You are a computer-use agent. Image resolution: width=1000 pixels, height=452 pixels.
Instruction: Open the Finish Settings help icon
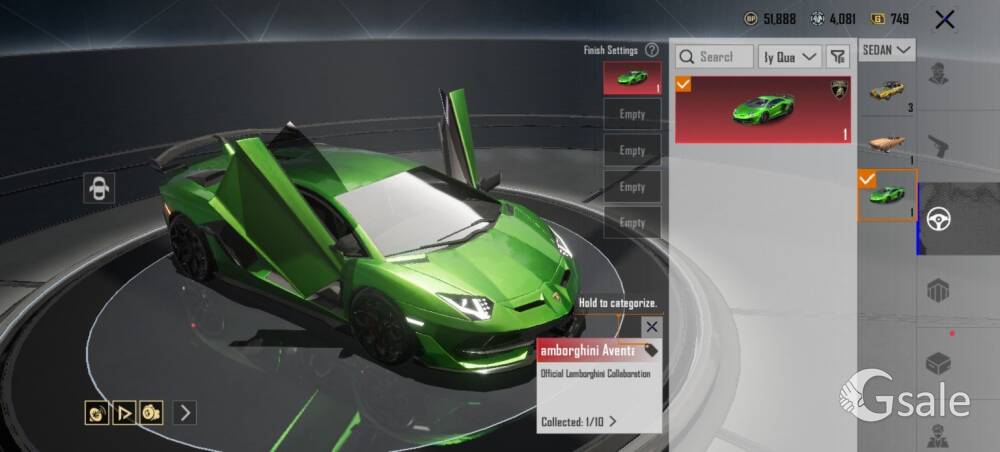[652, 50]
